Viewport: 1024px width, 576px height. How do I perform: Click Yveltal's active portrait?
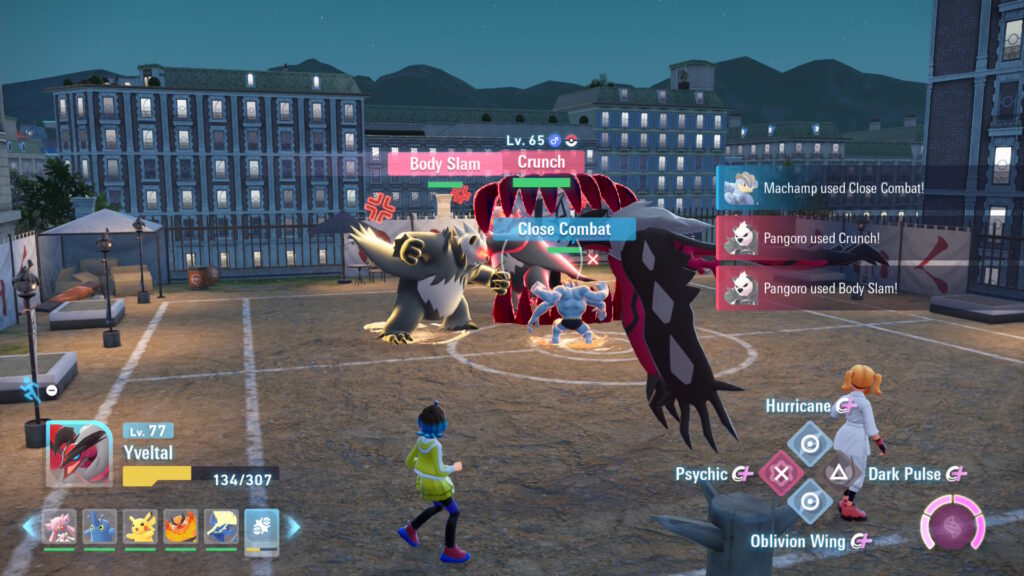pyautogui.click(x=80, y=453)
